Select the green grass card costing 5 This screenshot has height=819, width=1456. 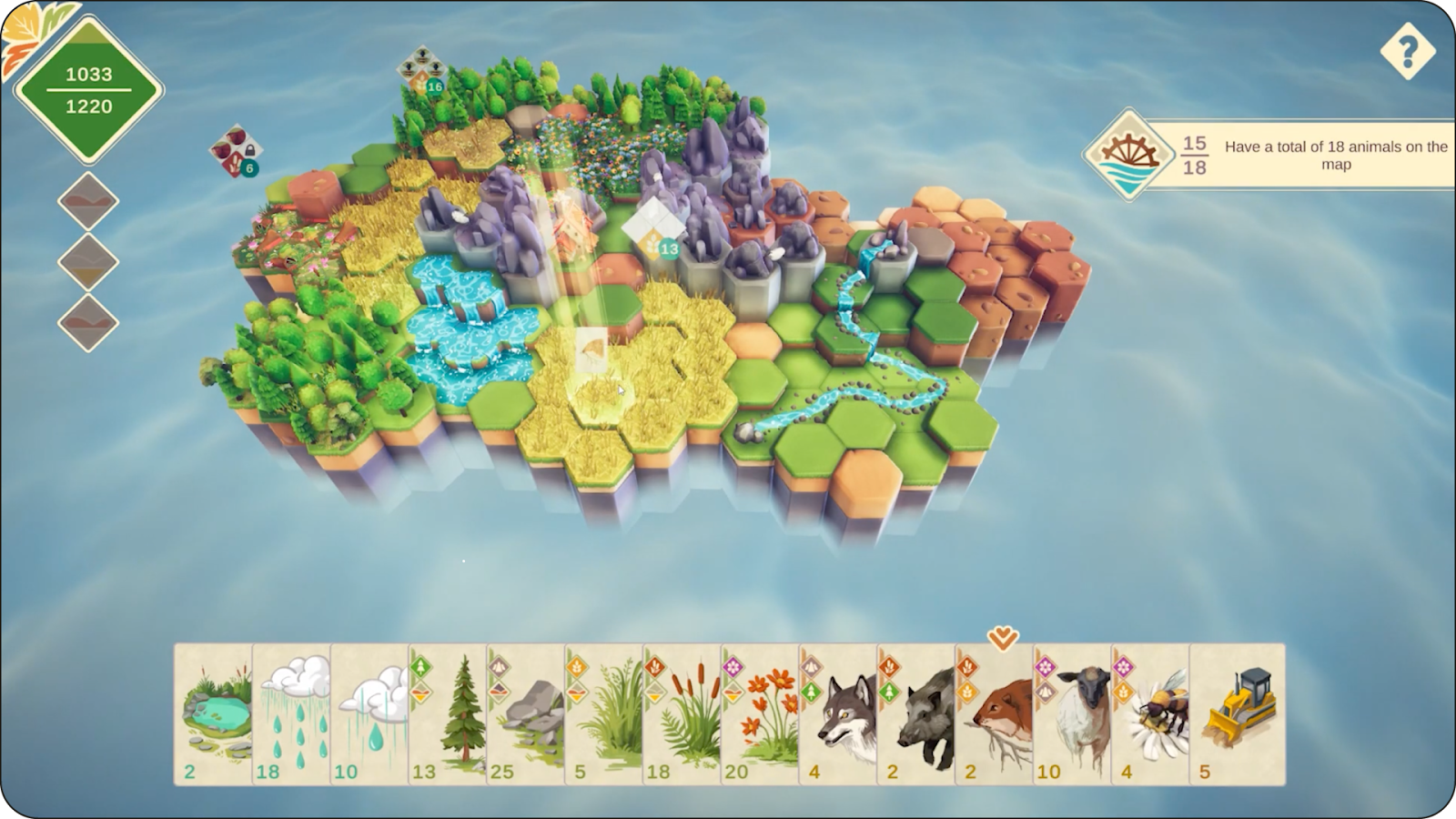click(604, 714)
